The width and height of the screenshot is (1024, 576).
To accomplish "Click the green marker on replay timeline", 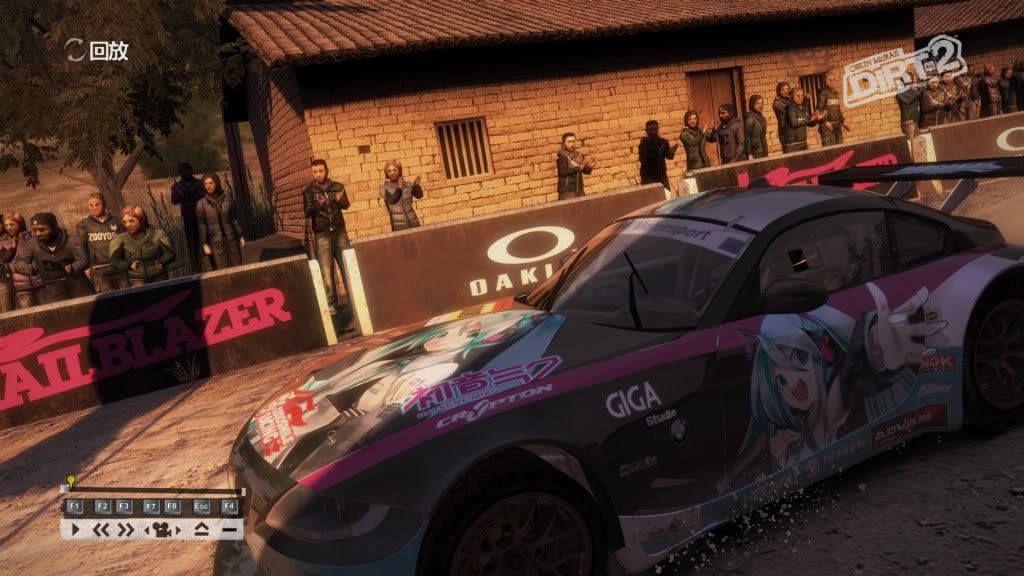I will click(71, 480).
